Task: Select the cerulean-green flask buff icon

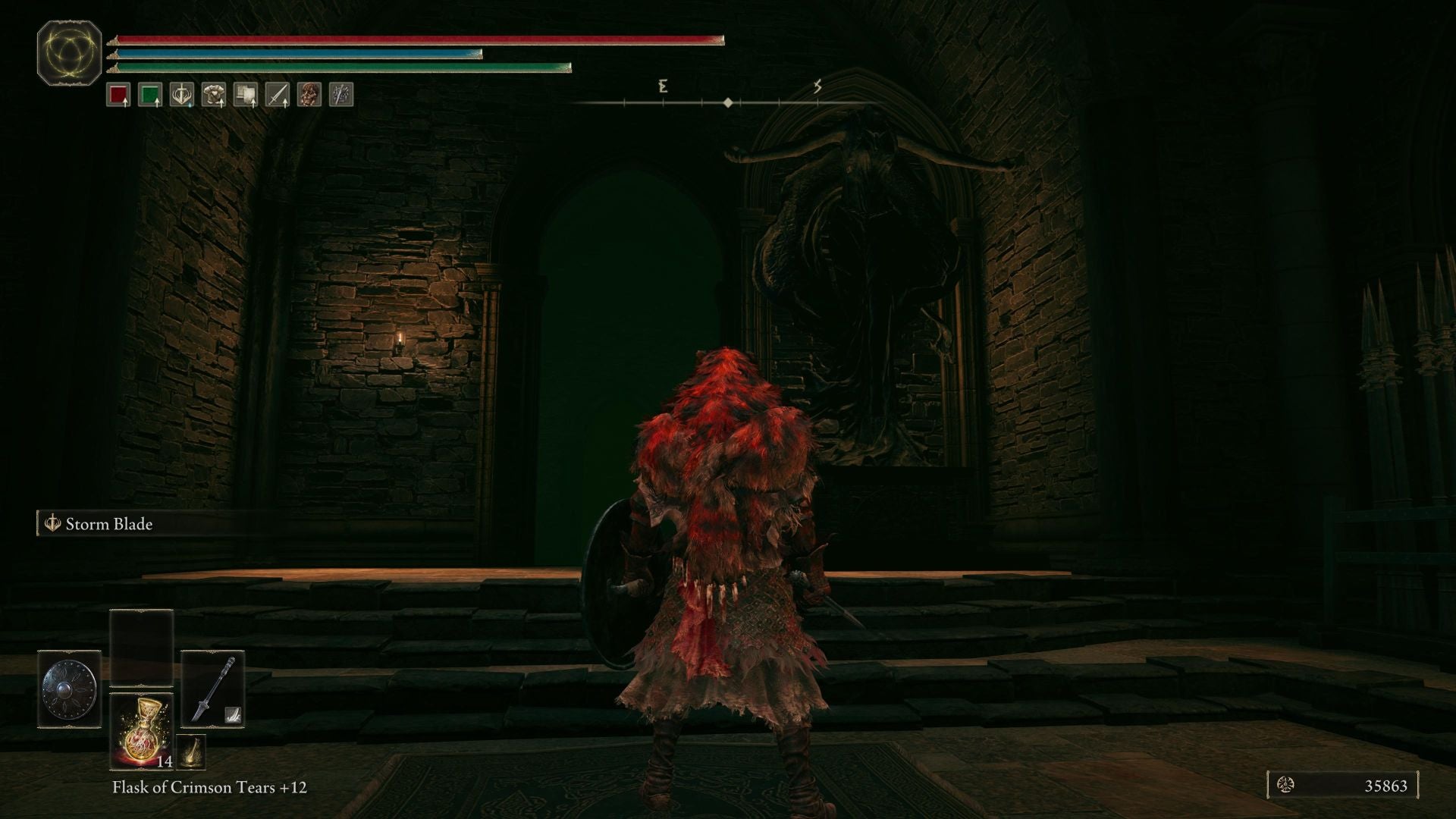Action: point(149,94)
